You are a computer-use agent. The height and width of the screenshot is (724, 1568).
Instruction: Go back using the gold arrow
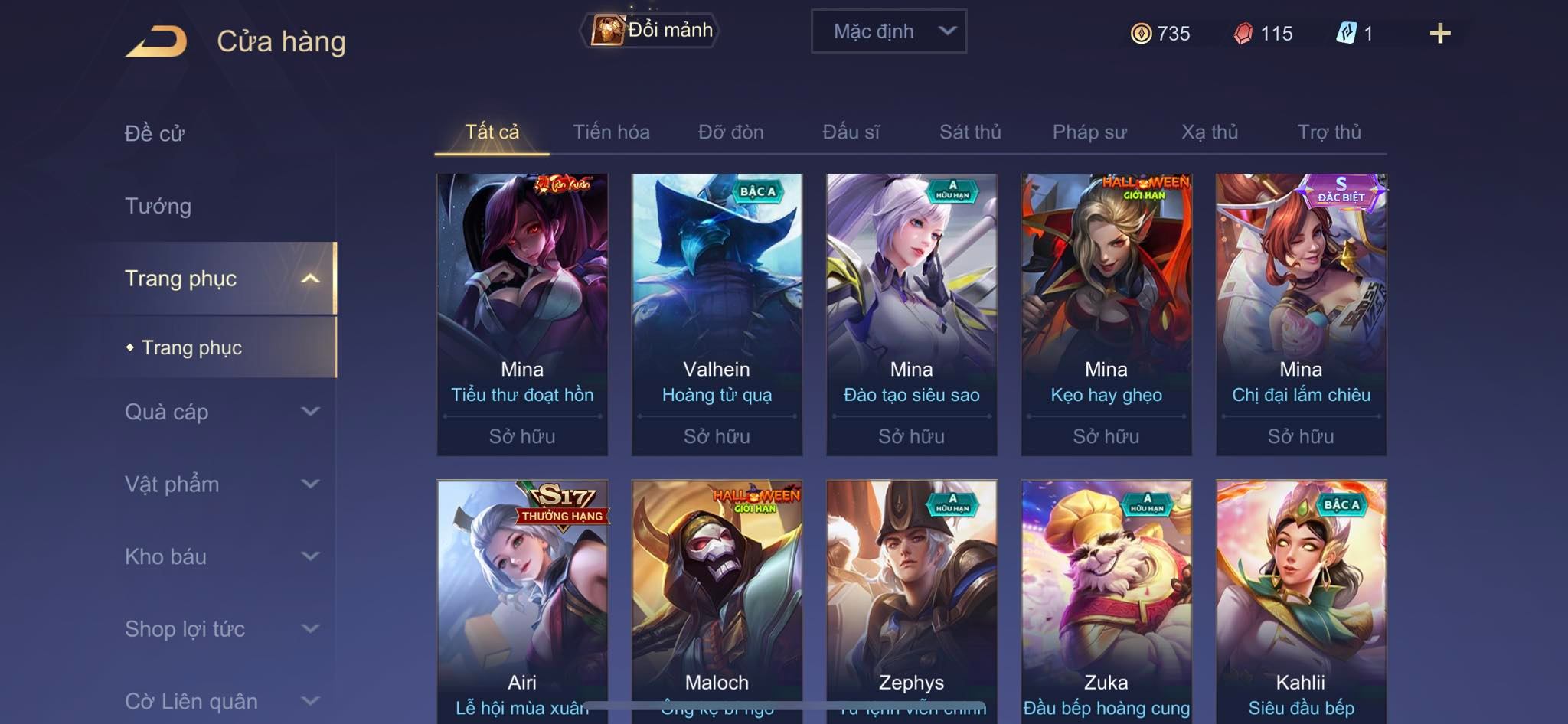click(157, 41)
